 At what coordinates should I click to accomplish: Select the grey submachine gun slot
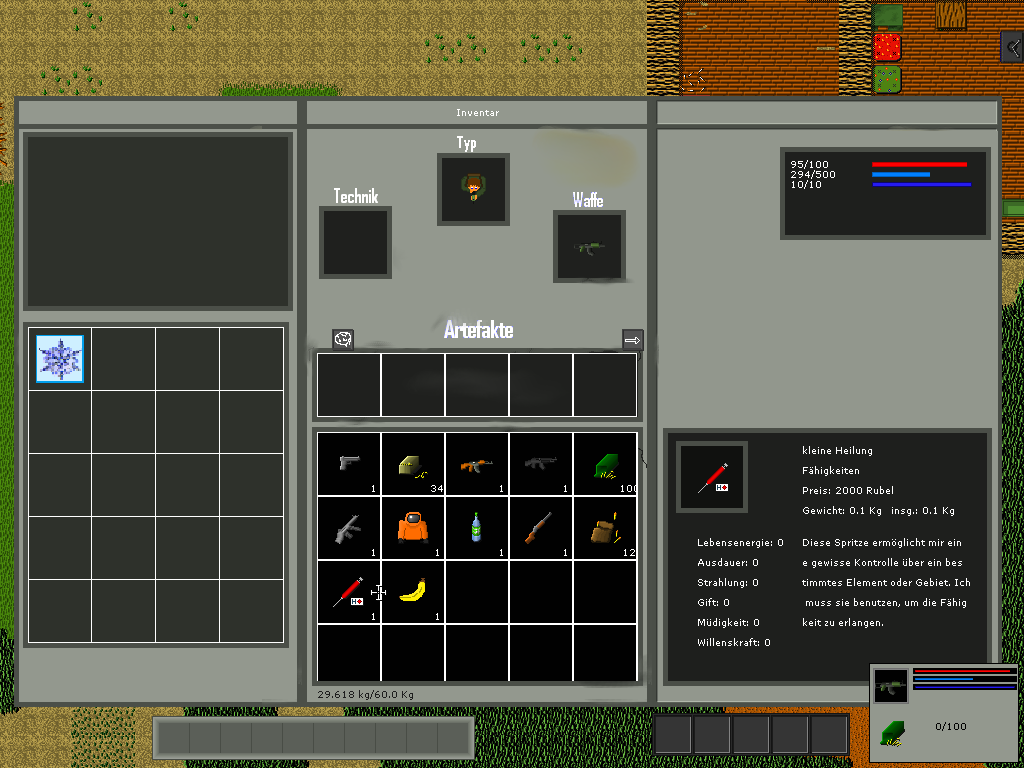pos(349,528)
